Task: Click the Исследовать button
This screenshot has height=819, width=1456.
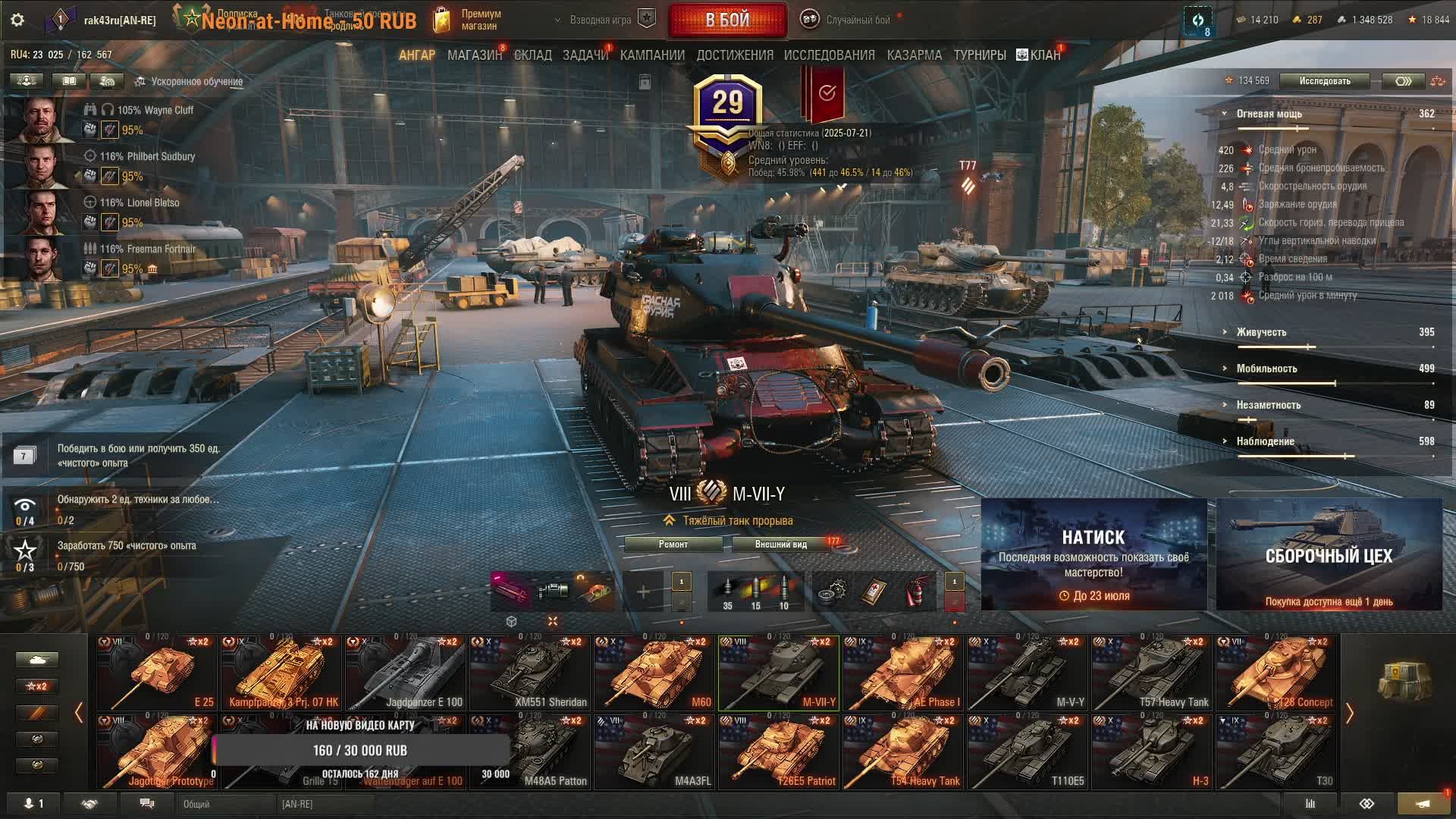Action: tap(1324, 81)
